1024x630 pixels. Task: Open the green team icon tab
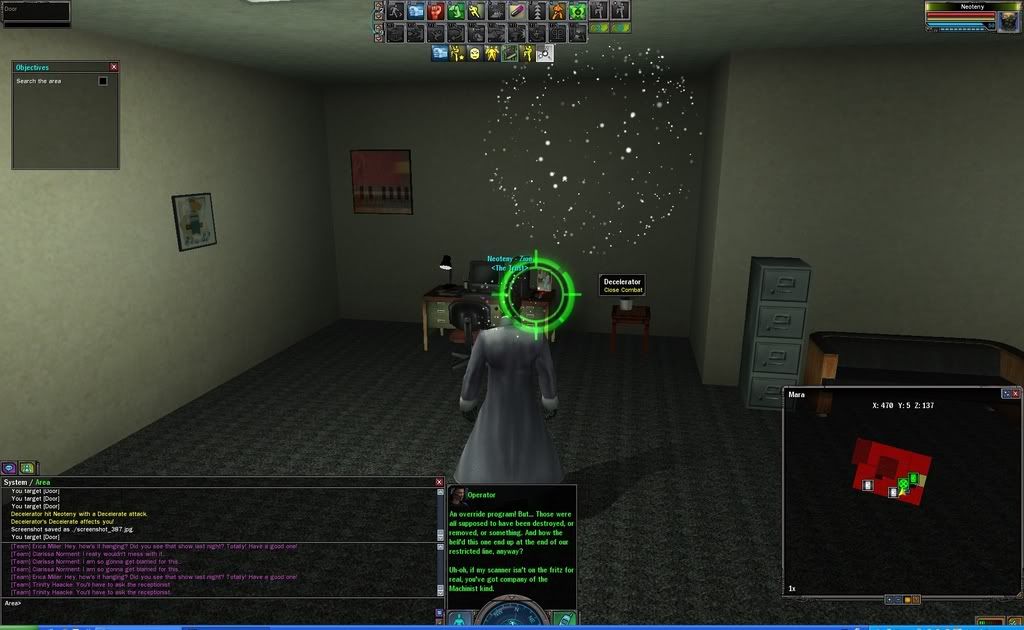pyautogui.click(x=27, y=467)
